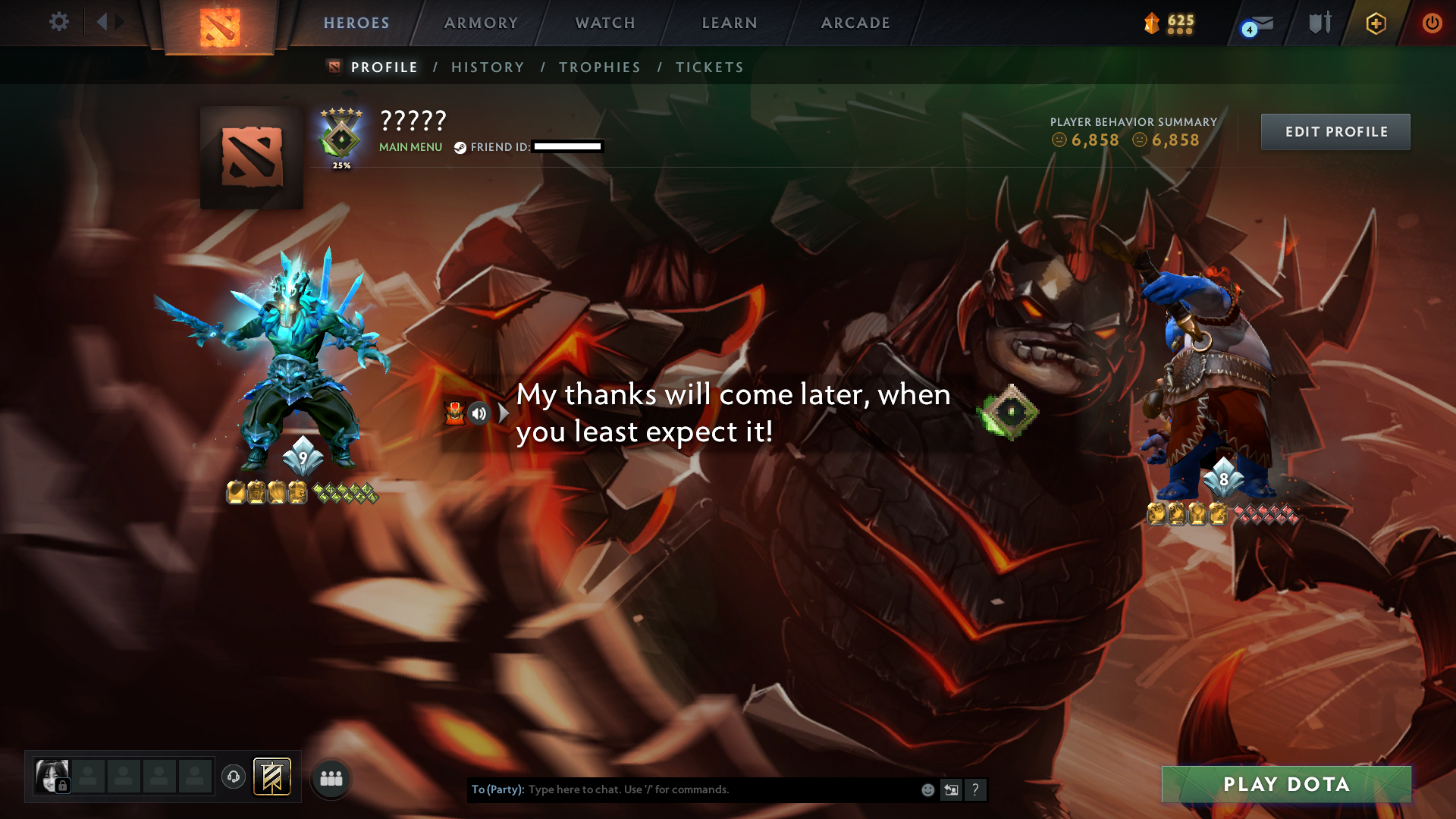Click the power button to exit Dota
The image size is (1456, 819).
tap(1432, 22)
